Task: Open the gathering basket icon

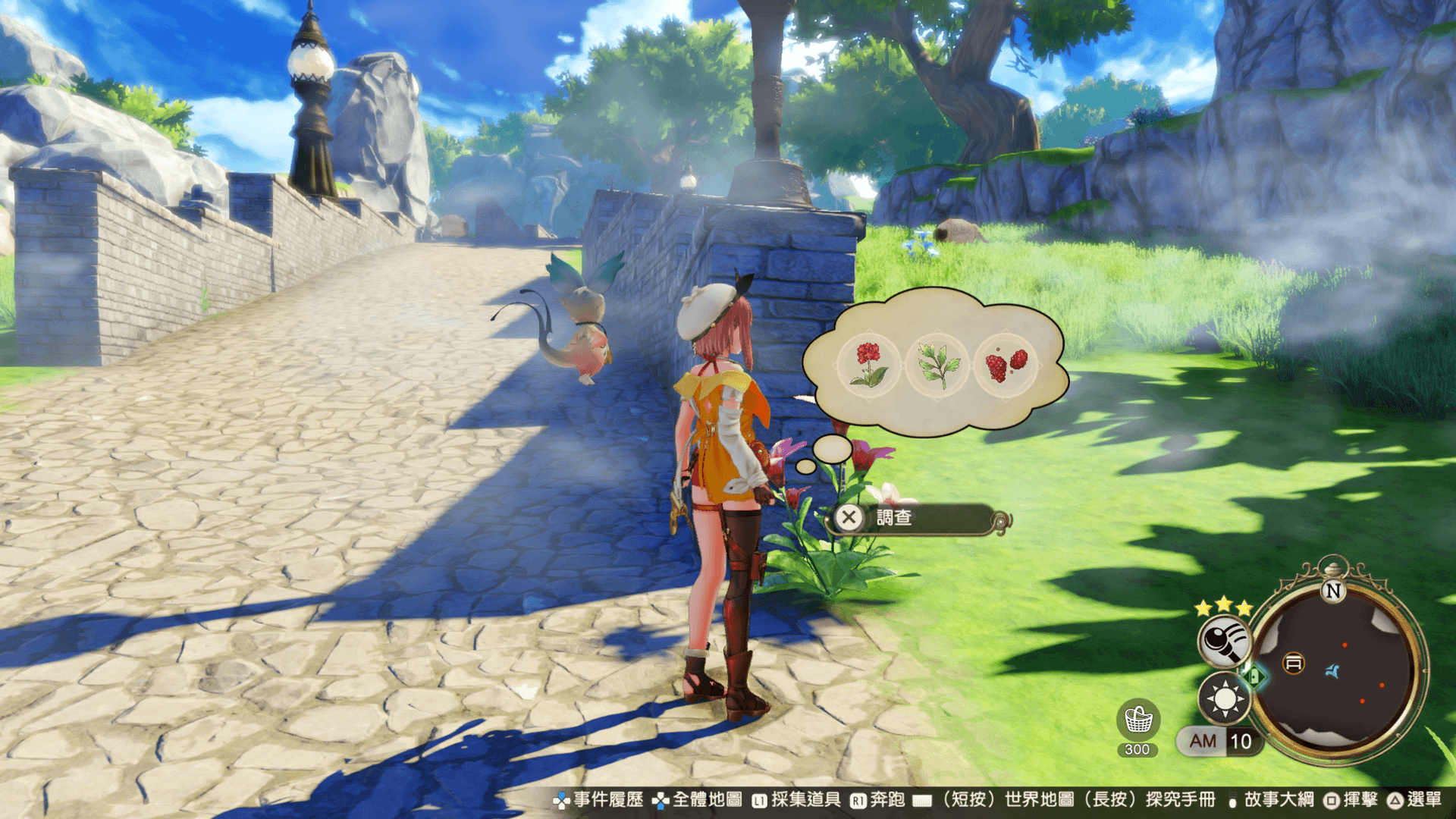Action: tap(1137, 720)
